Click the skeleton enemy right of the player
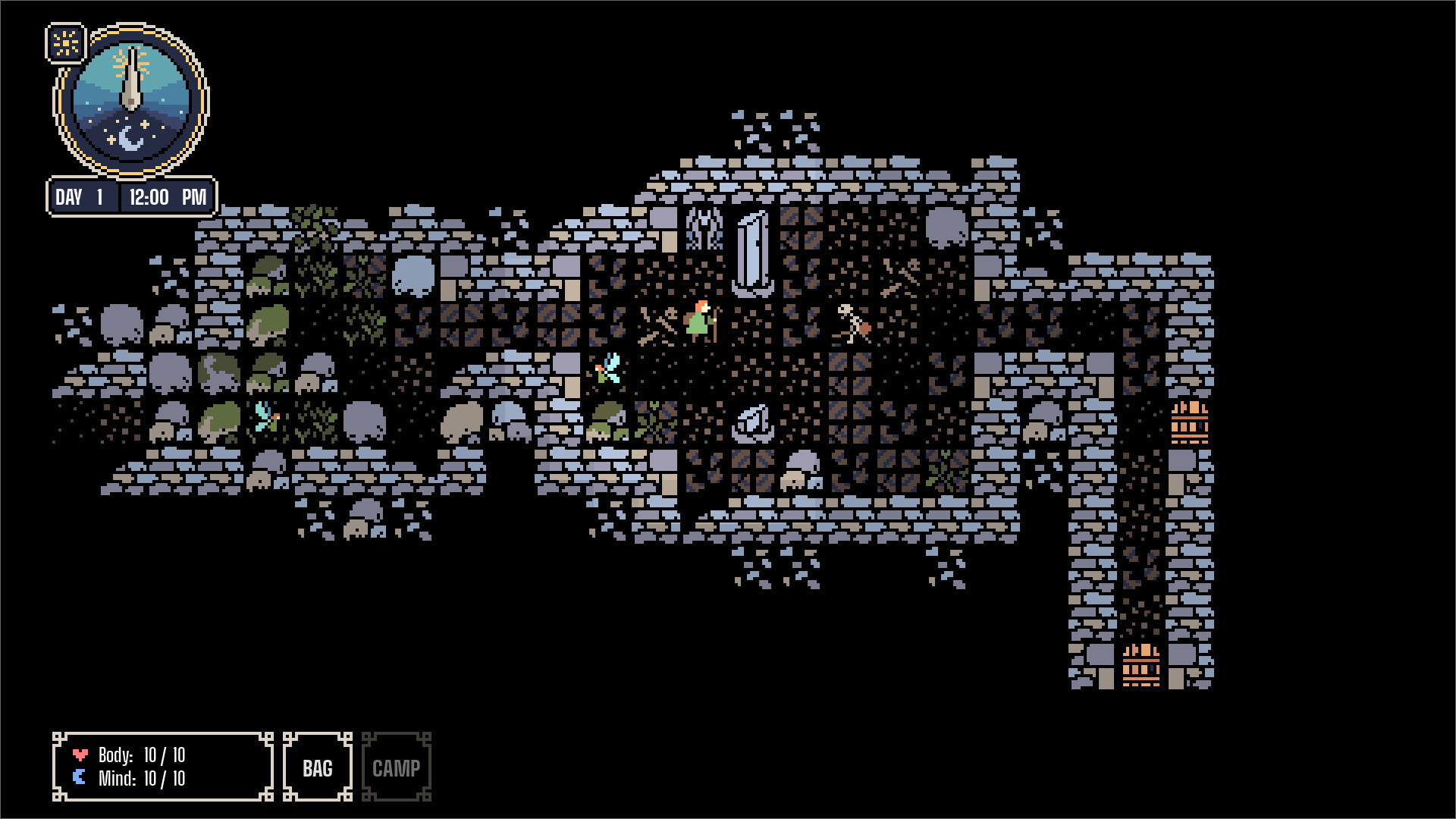The width and height of the screenshot is (1456, 819). pyautogui.click(x=849, y=322)
